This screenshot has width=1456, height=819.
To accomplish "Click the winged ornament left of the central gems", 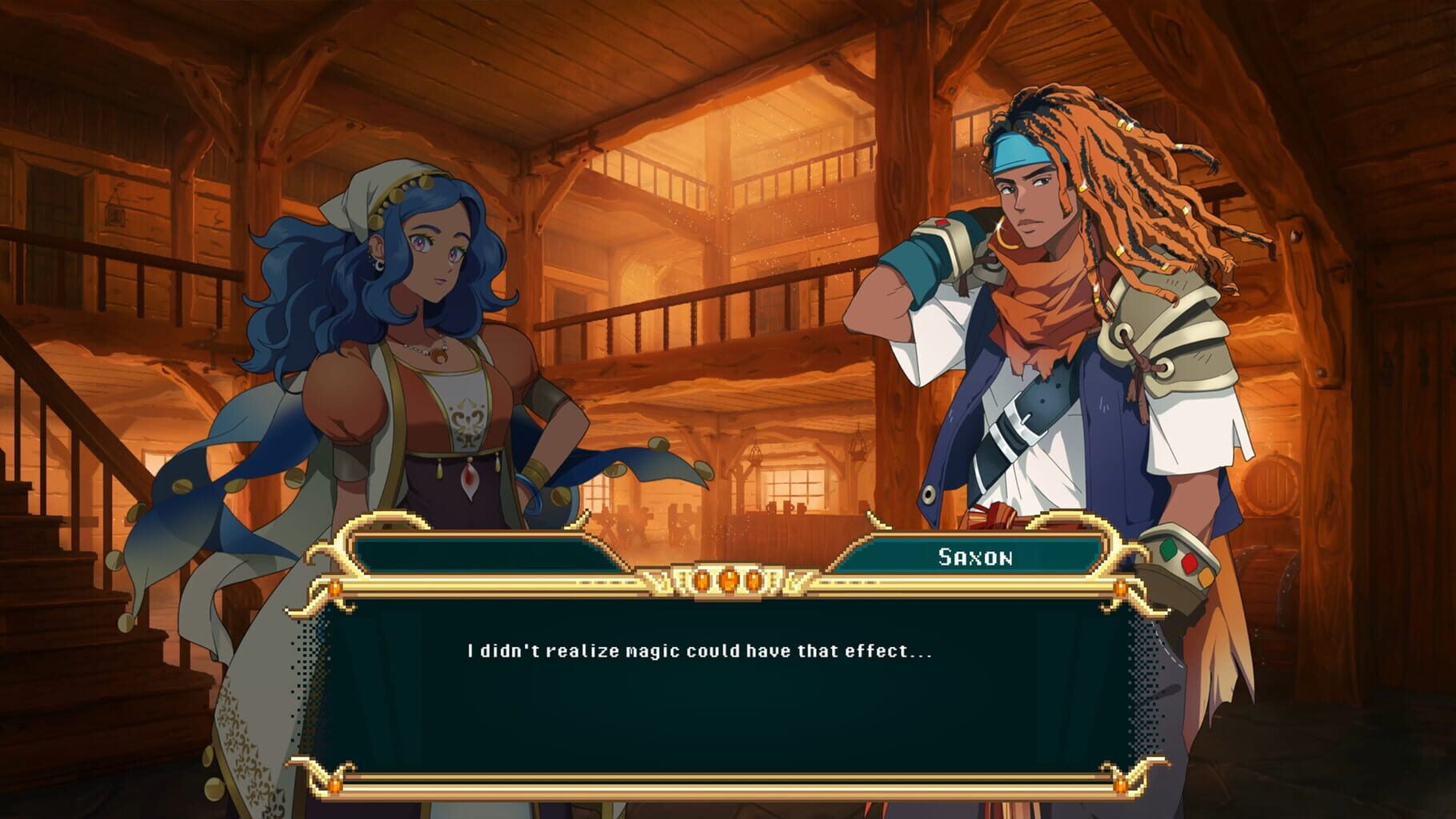I will 658,580.
